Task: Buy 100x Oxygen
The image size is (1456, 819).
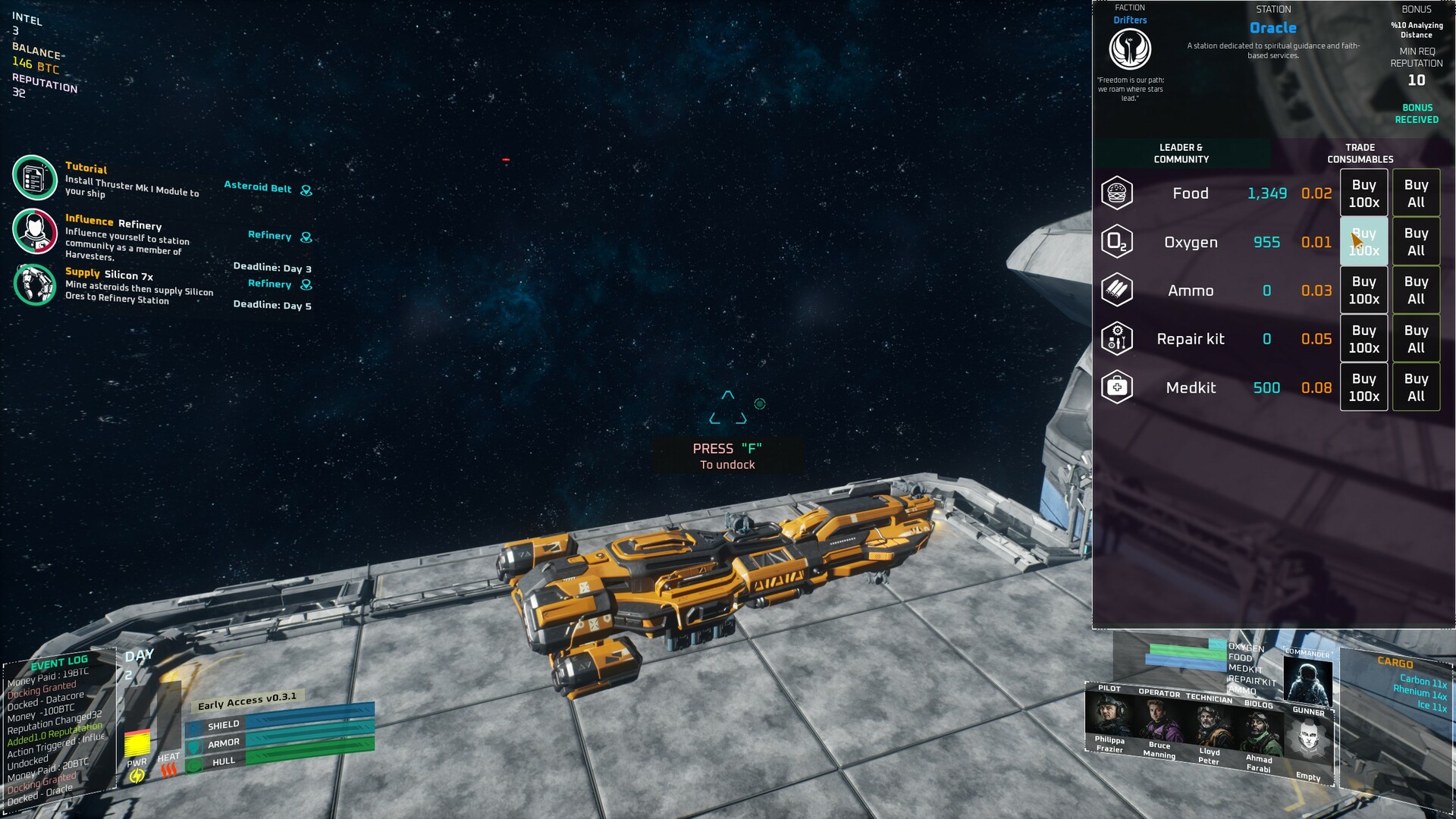Action: click(1363, 242)
